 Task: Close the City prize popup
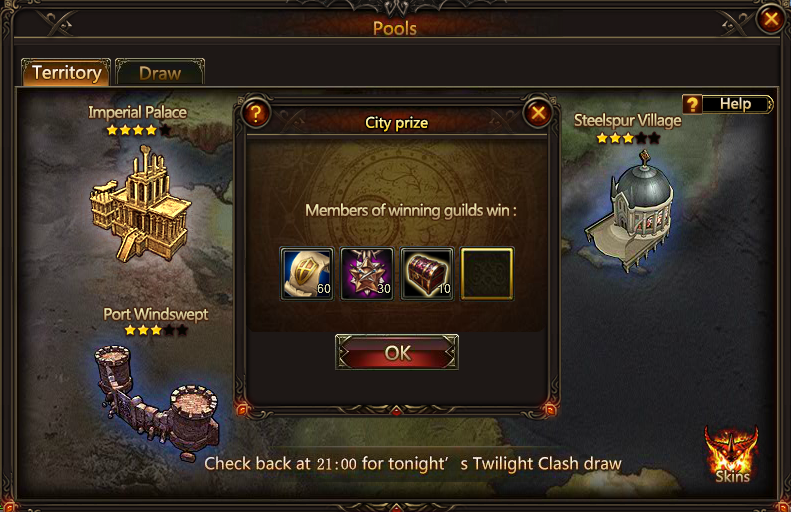tap(538, 113)
